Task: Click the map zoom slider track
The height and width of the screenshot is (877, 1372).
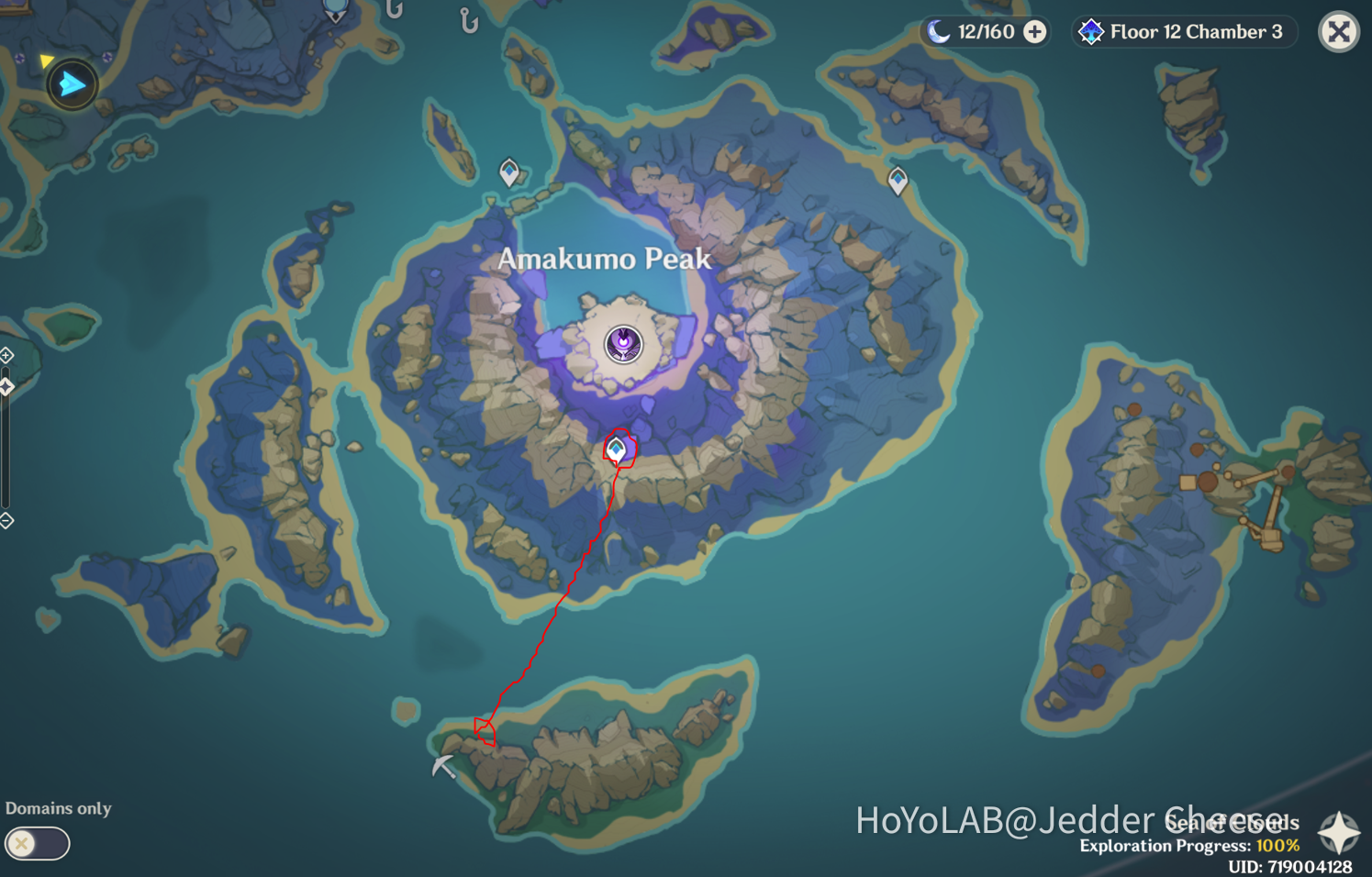Action: coord(6,450)
